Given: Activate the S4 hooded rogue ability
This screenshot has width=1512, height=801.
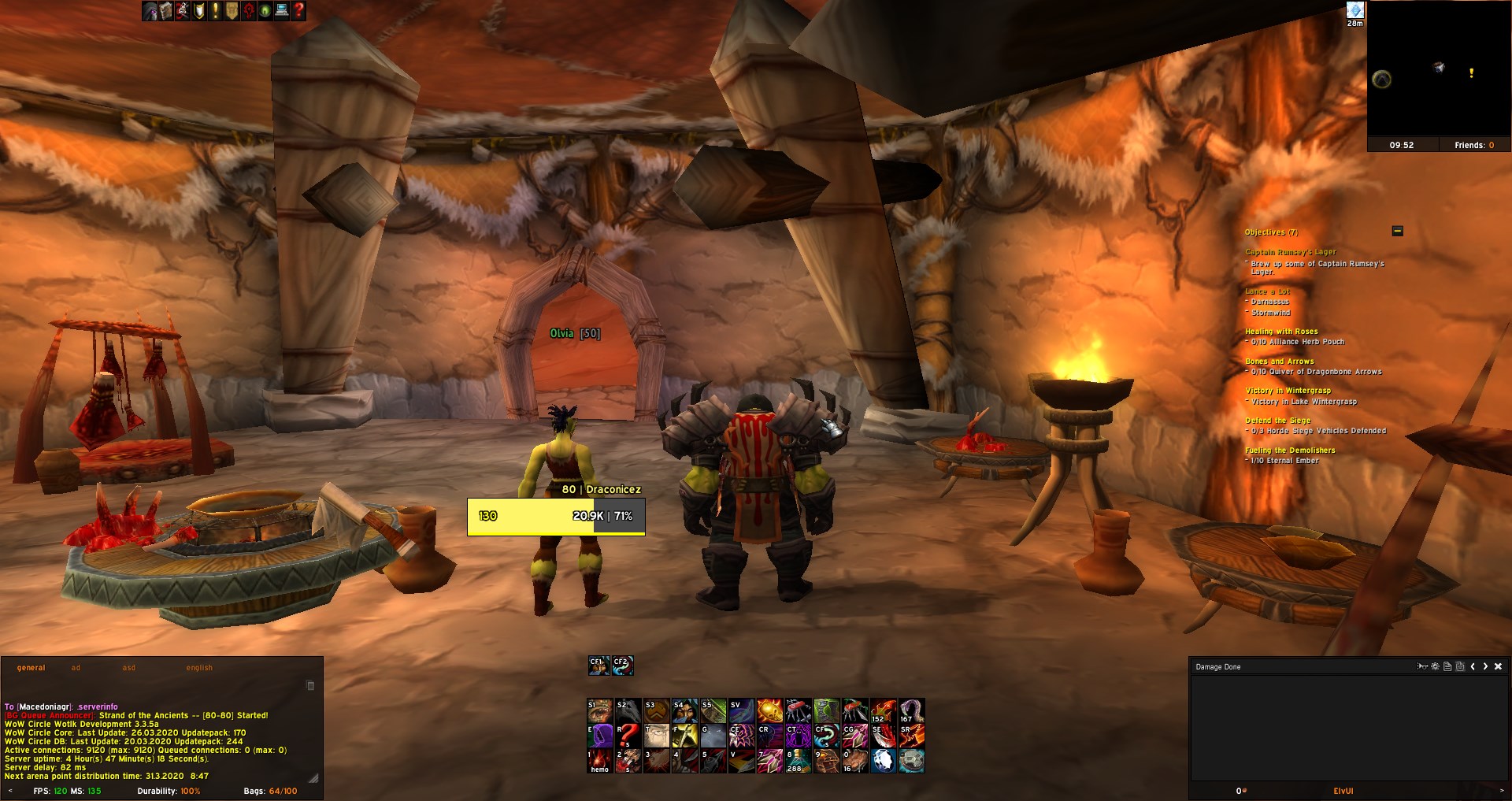Looking at the screenshot, I should tap(684, 710).
